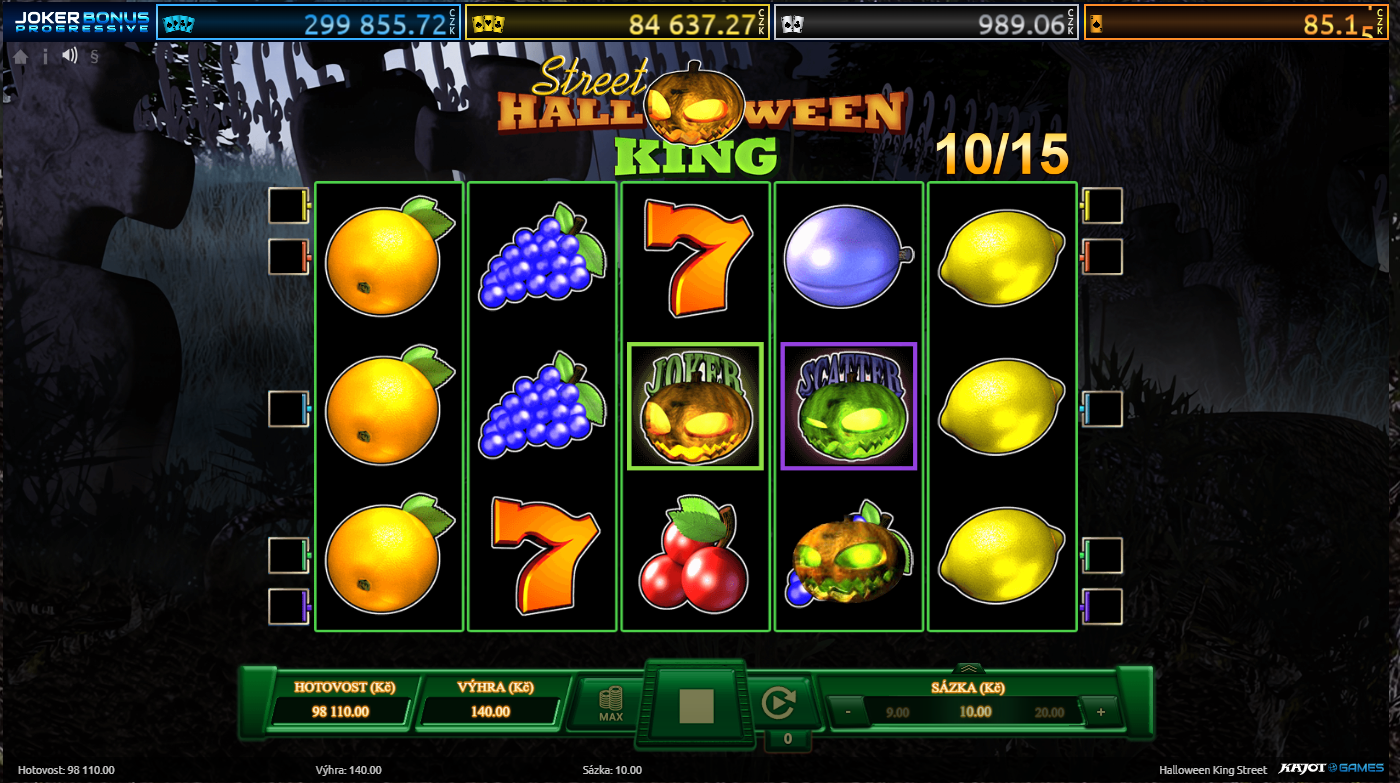The width and height of the screenshot is (1400, 783).
Task: Click the home icon
Action: (x=20, y=56)
